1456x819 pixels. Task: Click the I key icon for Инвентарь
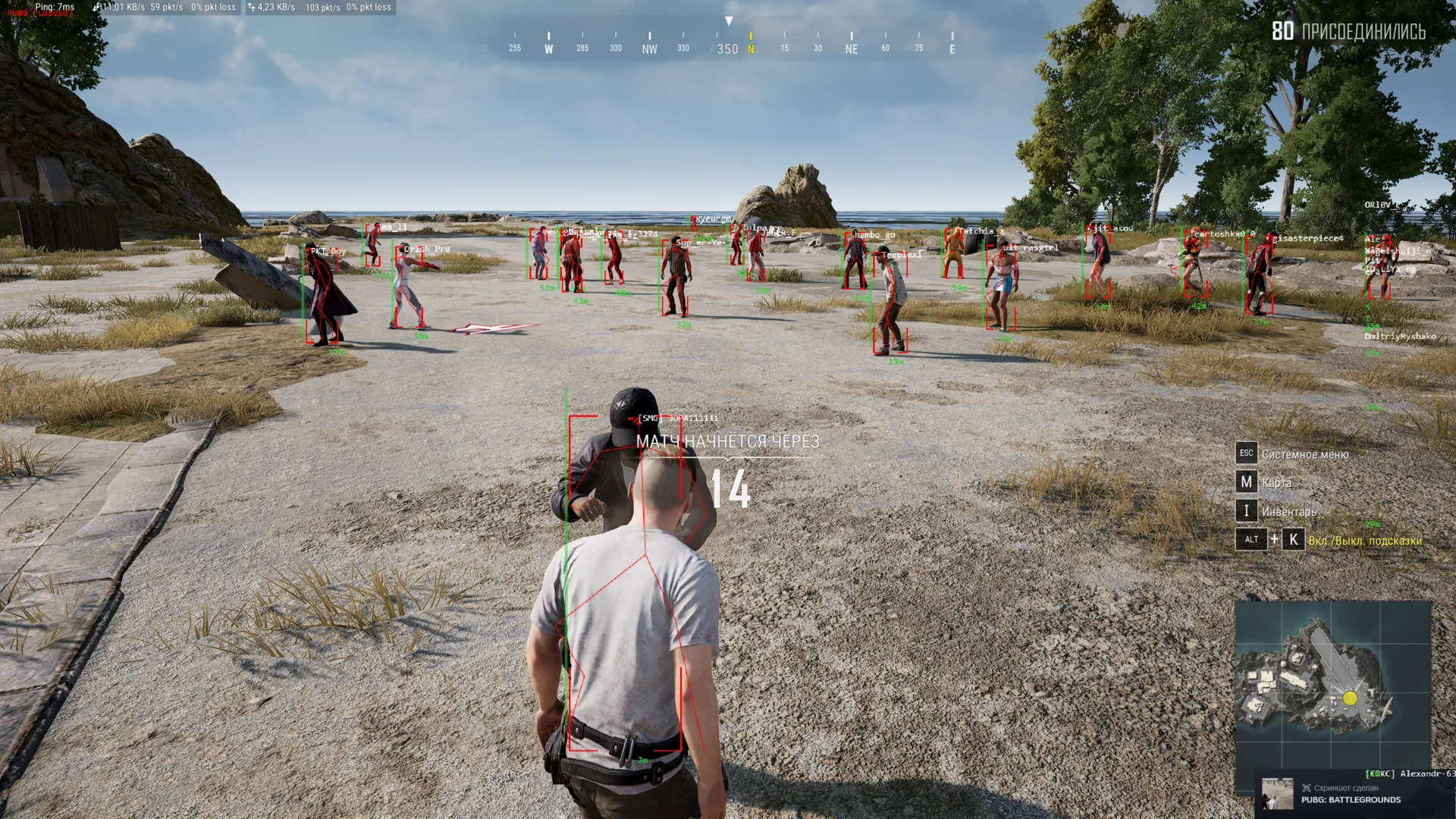[1247, 511]
